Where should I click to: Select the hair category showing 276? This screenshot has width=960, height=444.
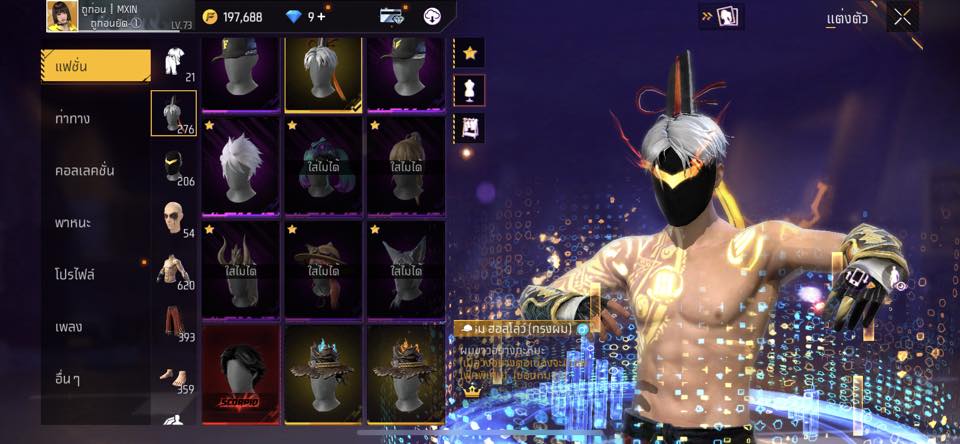(173, 113)
